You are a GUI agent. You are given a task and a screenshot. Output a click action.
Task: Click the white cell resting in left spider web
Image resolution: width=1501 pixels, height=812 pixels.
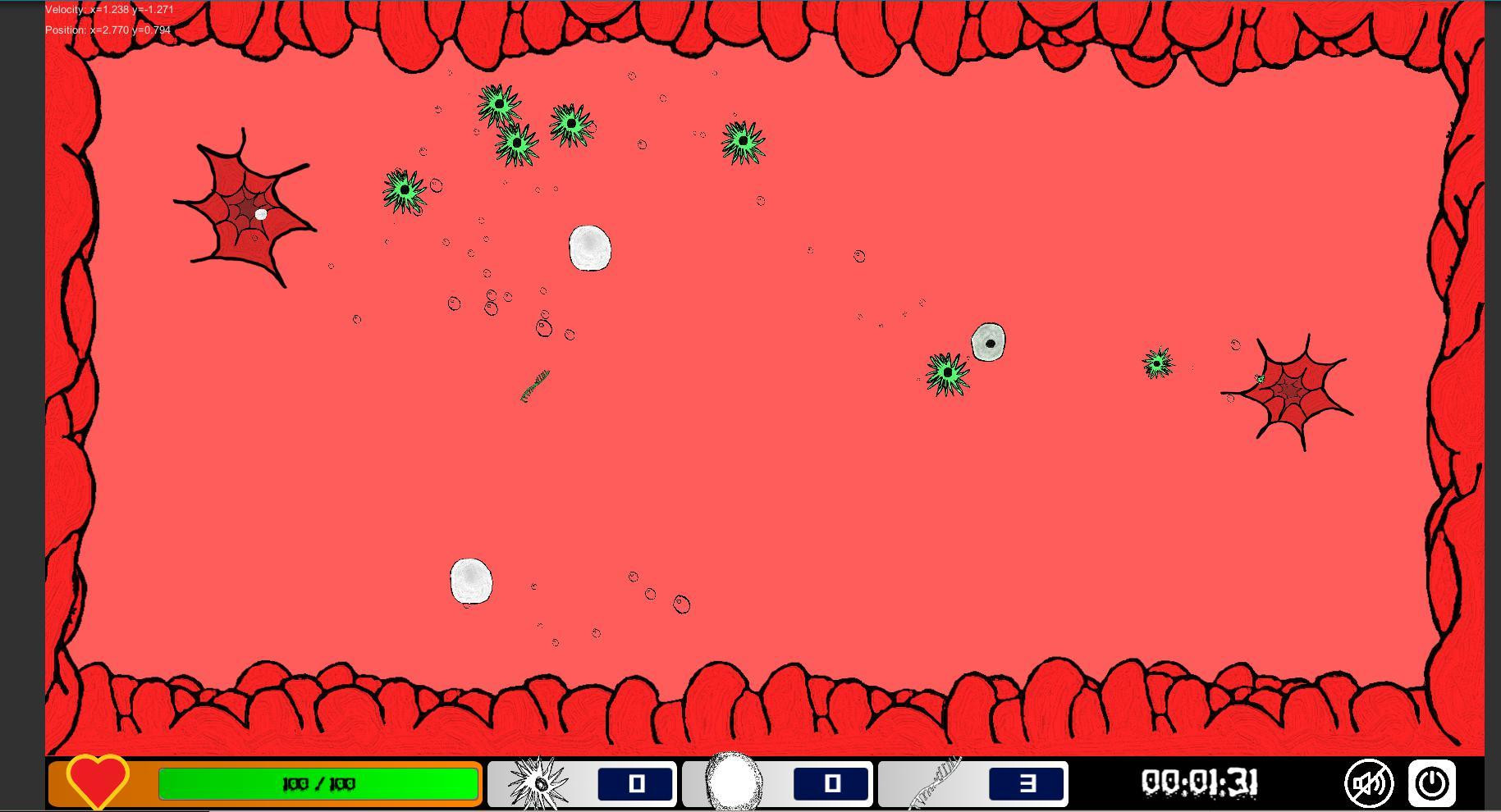pos(260,214)
